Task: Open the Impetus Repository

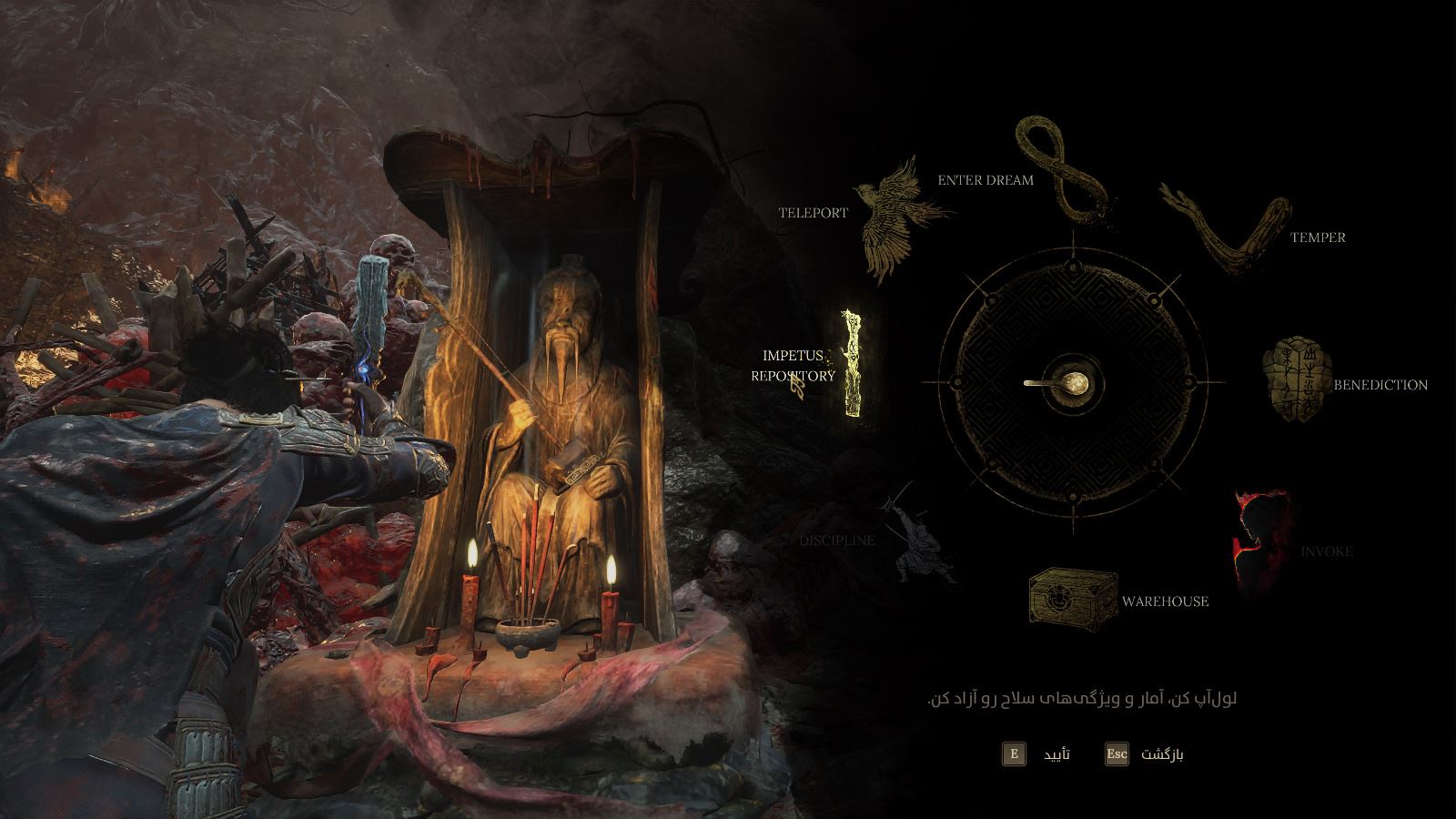Action: click(853, 364)
